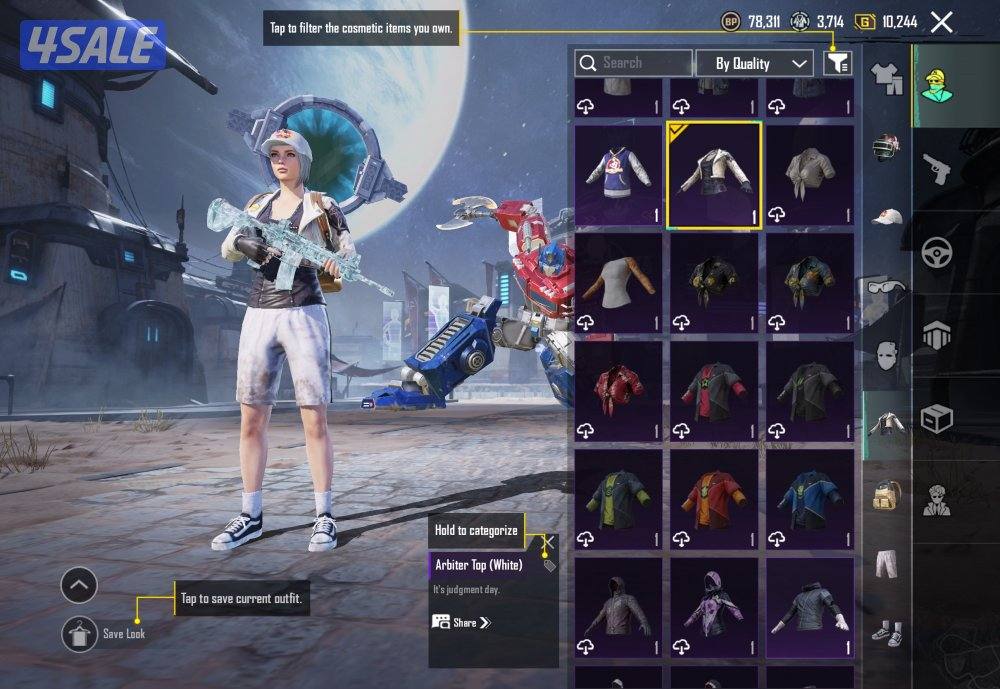1000x689 pixels.
Task: Click the cosmetic item search field
Action: [x=633, y=63]
